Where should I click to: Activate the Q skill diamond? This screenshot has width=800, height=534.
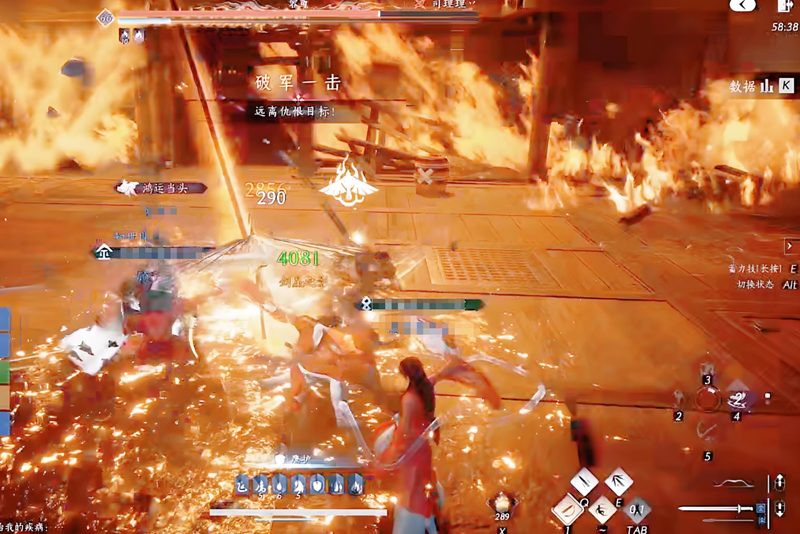[584, 482]
